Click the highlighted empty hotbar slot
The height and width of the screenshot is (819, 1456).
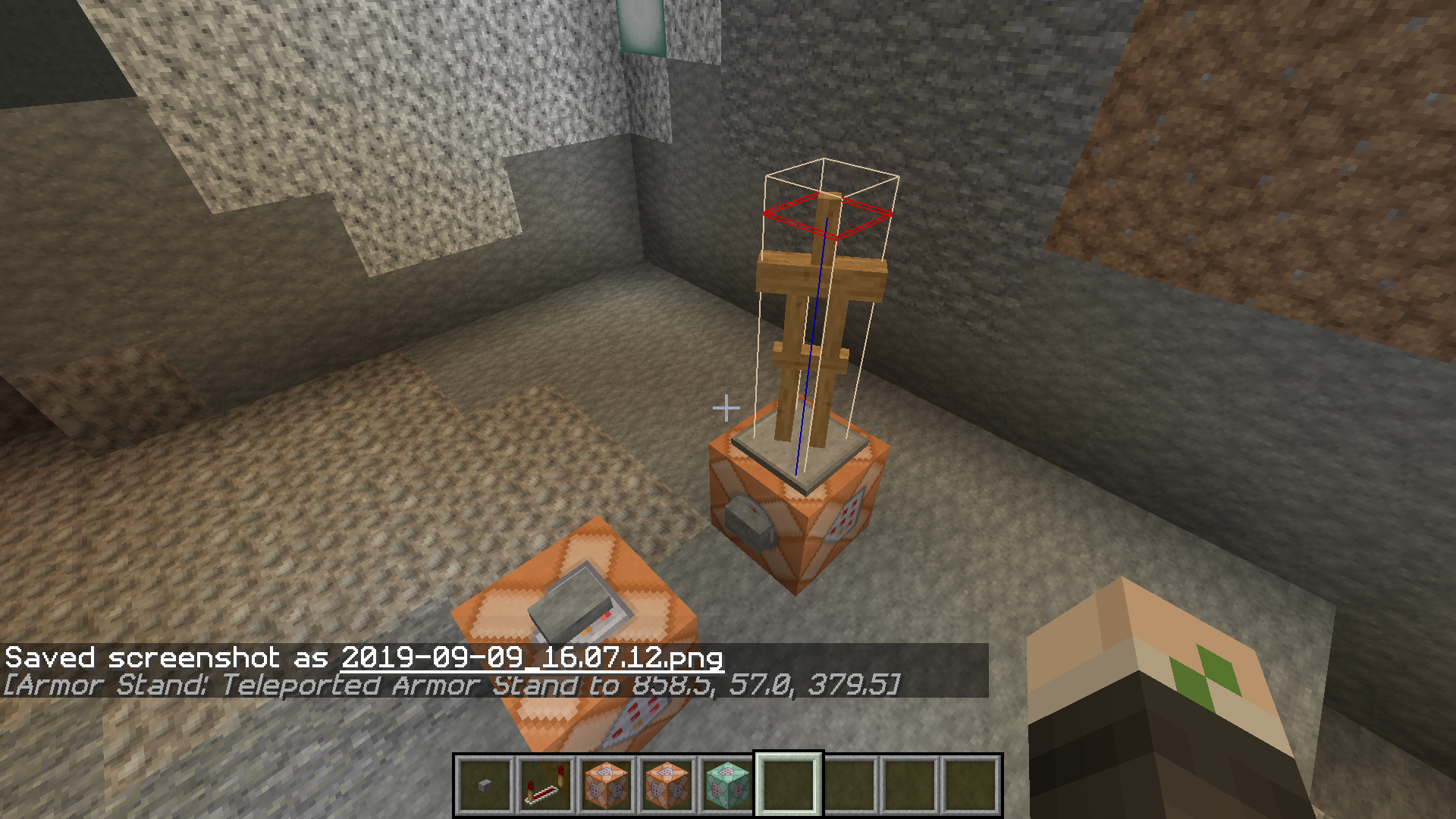tap(789, 786)
